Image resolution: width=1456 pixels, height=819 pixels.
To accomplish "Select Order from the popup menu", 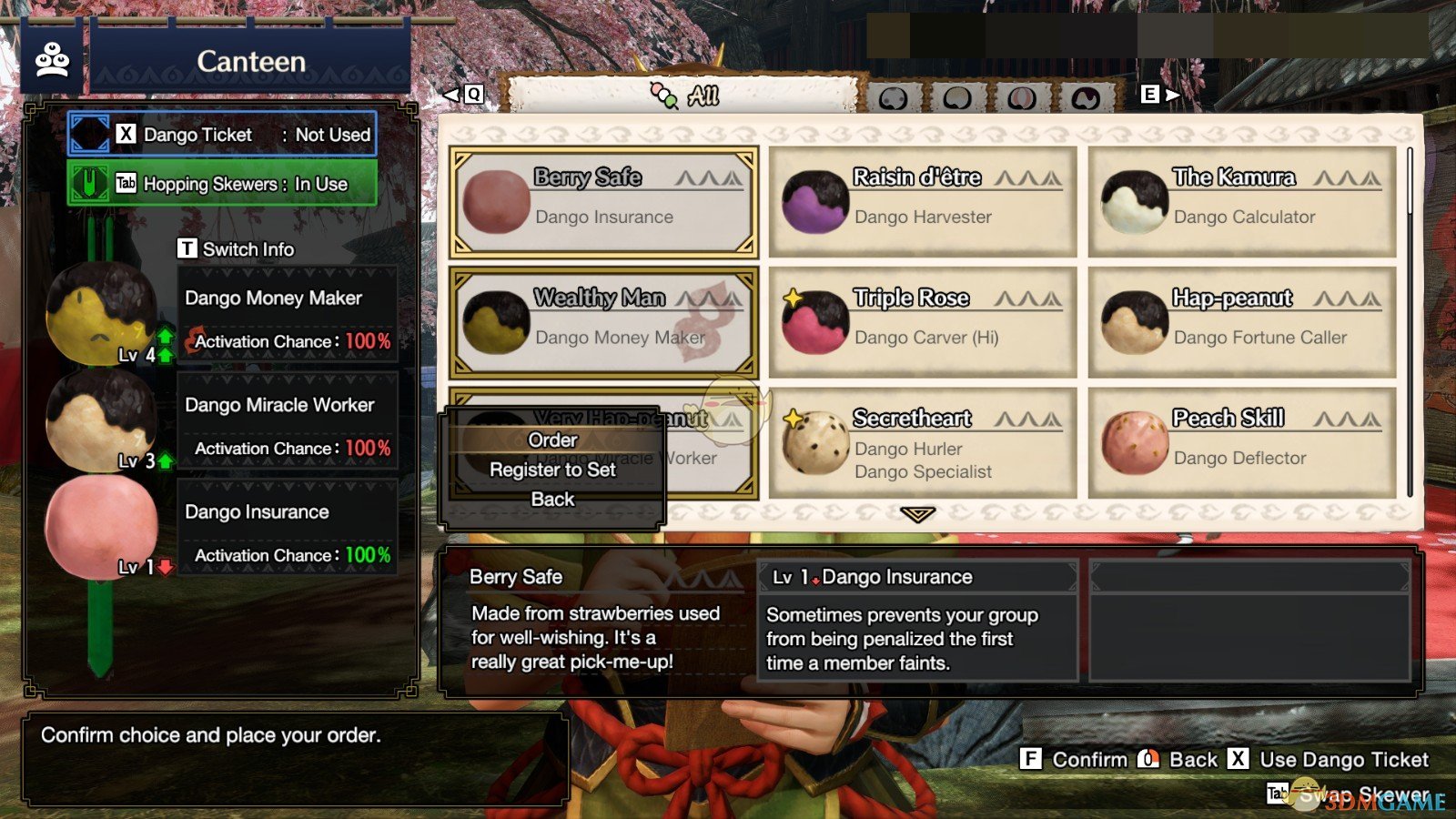I will click(551, 440).
